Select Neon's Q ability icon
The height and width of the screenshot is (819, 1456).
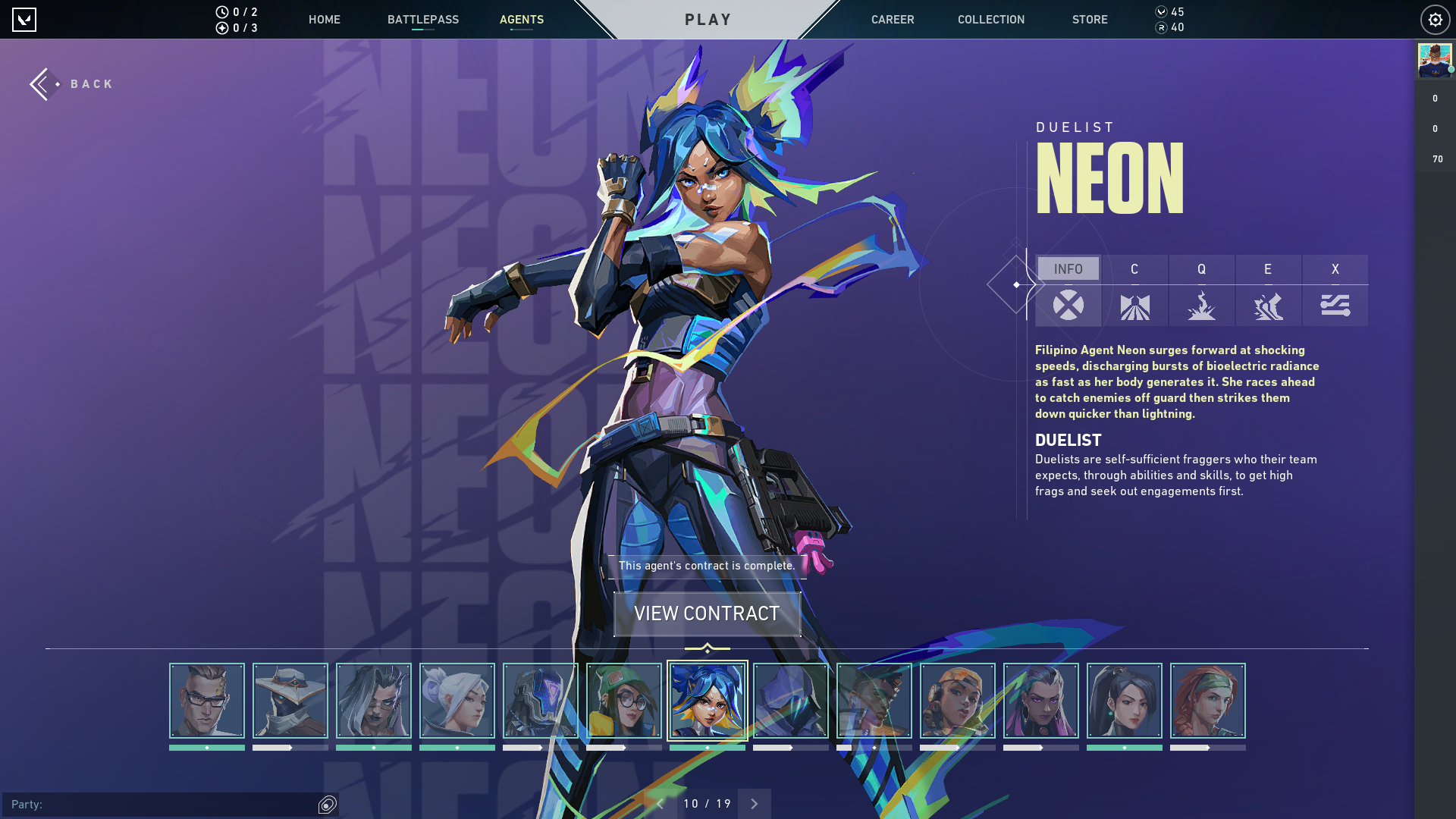(1201, 306)
